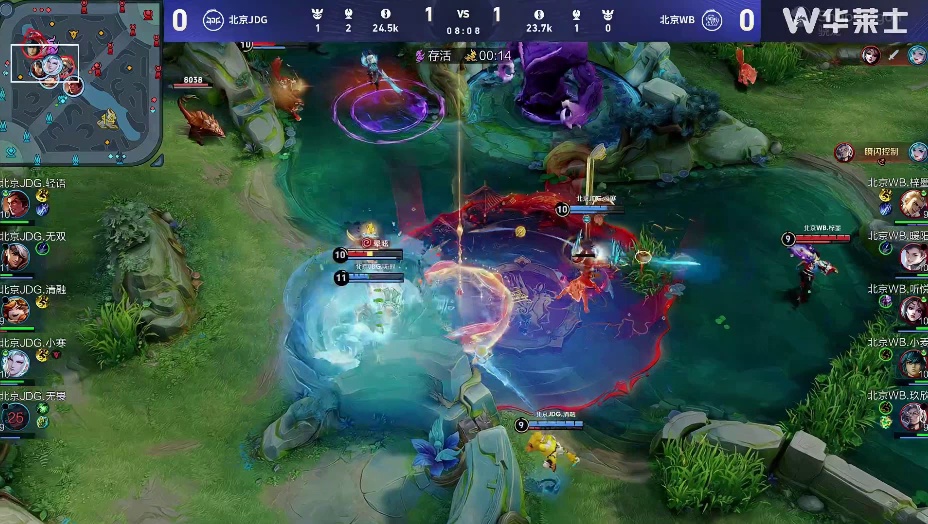Select player 北京JDG.无双's portrait

tap(15, 257)
